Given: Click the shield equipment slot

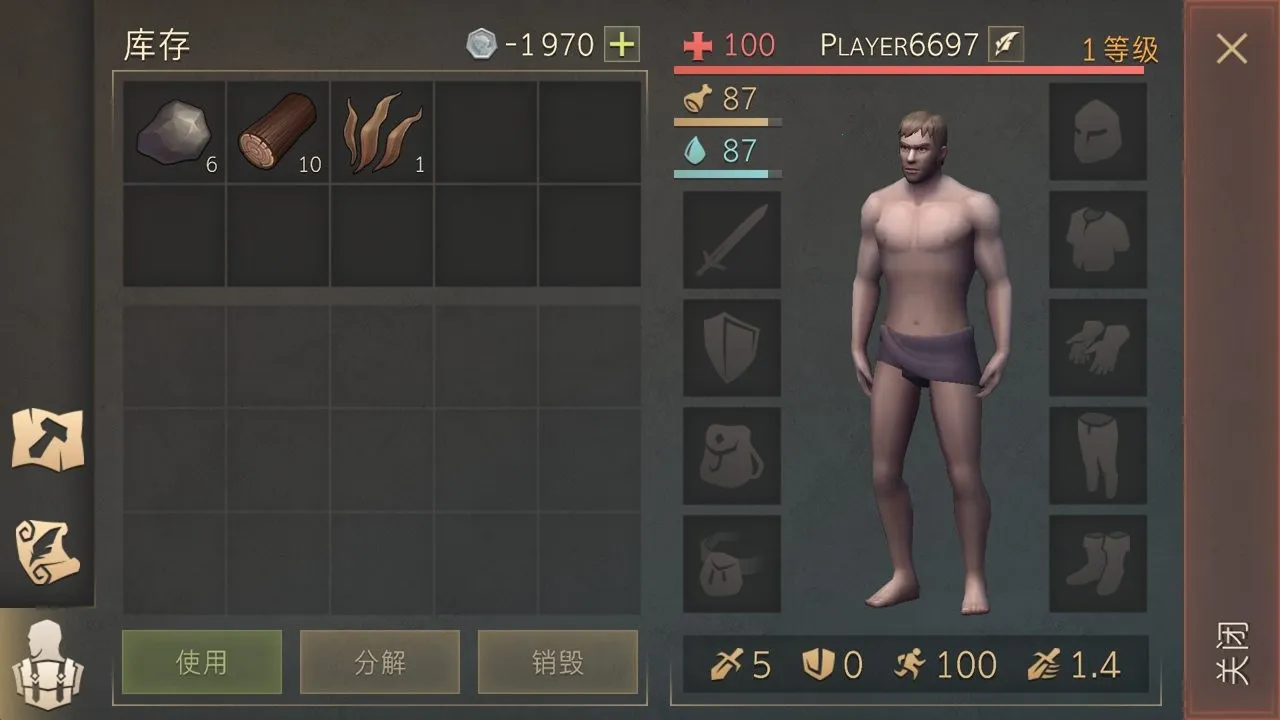Looking at the screenshot, I should tap(730, 348).
